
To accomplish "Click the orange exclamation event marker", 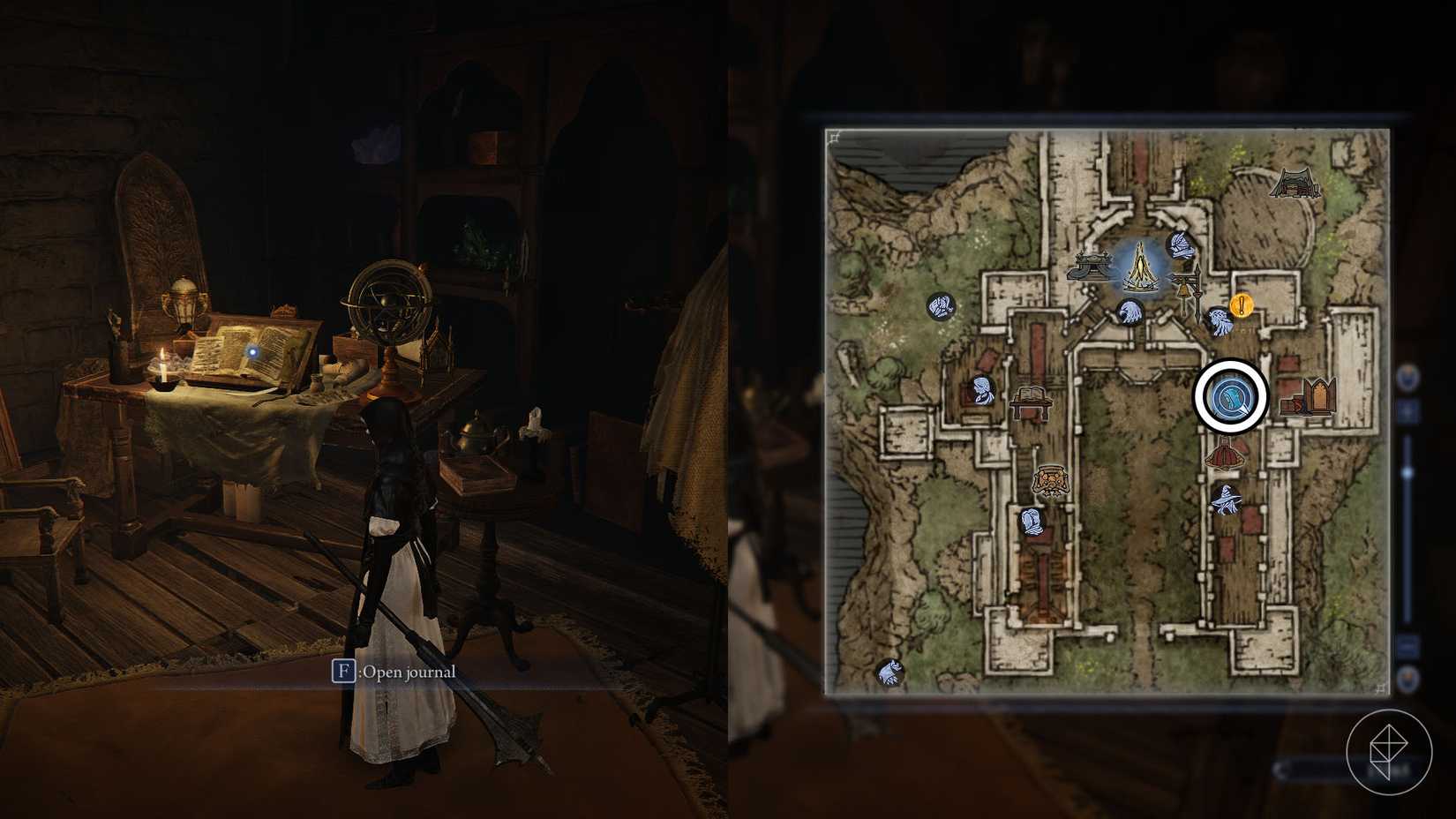I will [x=1242, y=306].
